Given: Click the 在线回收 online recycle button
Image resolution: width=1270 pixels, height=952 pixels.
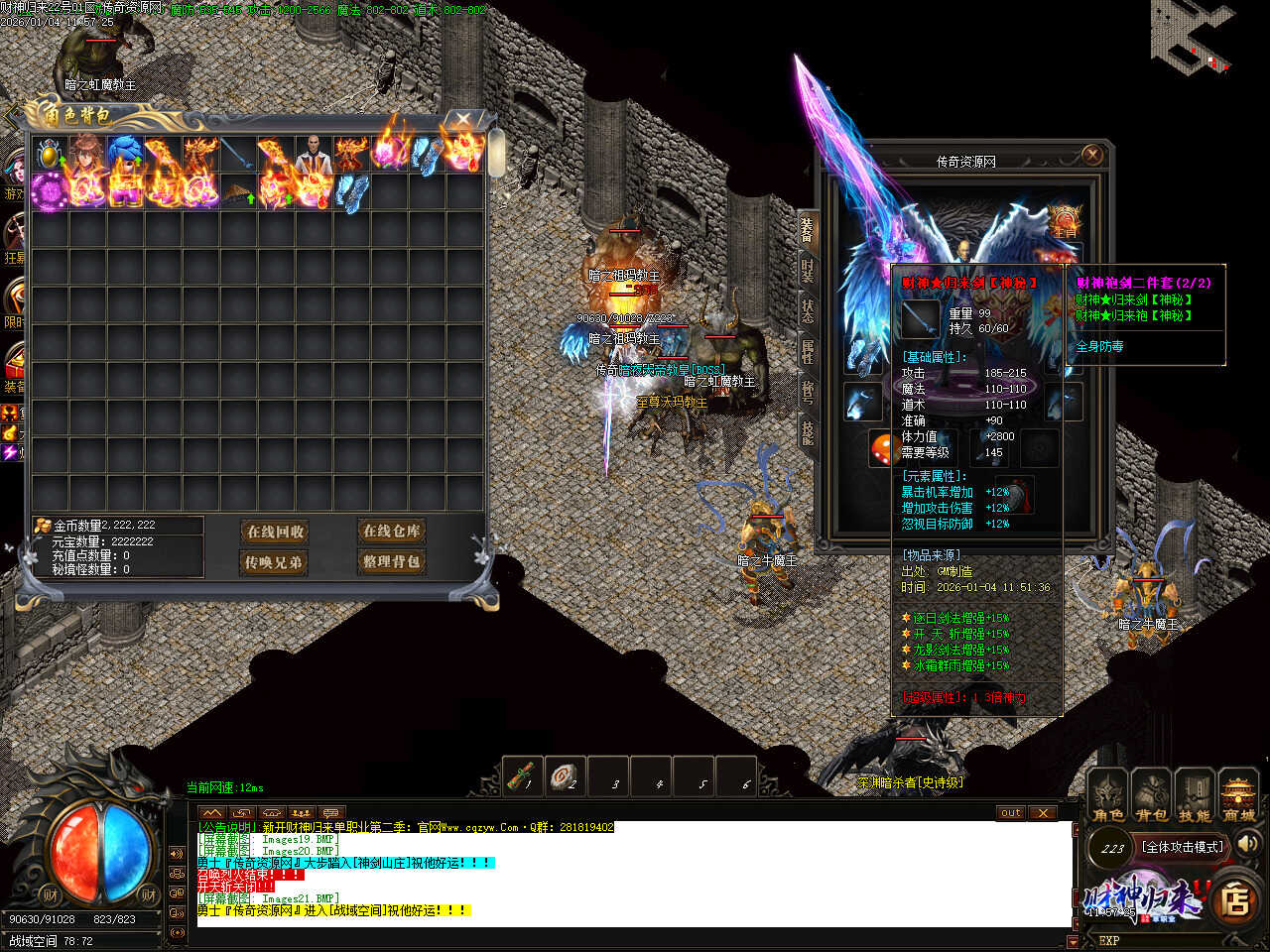Looking at the screenshot, I should click(276, 533).
